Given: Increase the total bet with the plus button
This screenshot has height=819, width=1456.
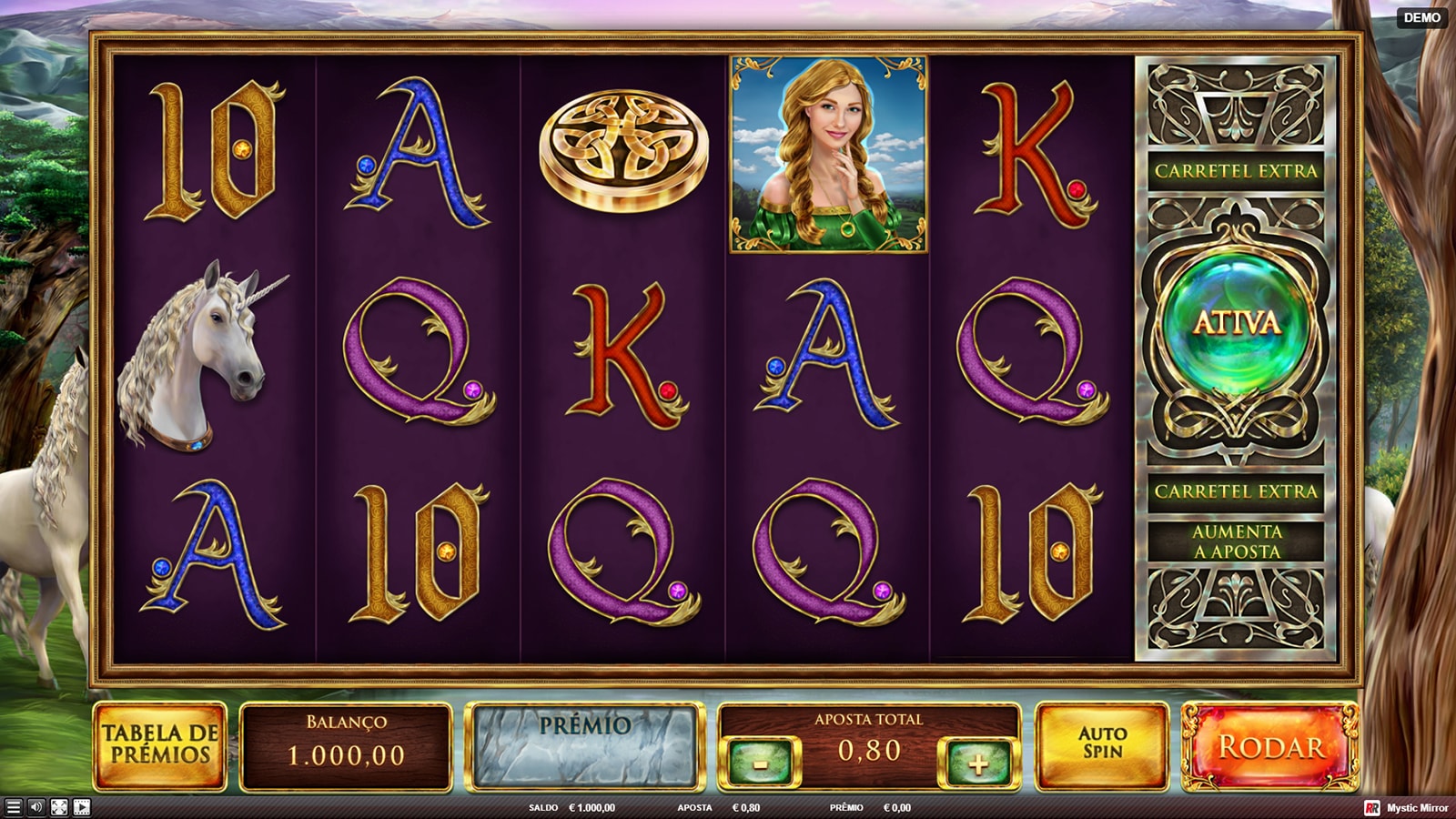Looking at the screenshot, I should click(x=978, y=763).
